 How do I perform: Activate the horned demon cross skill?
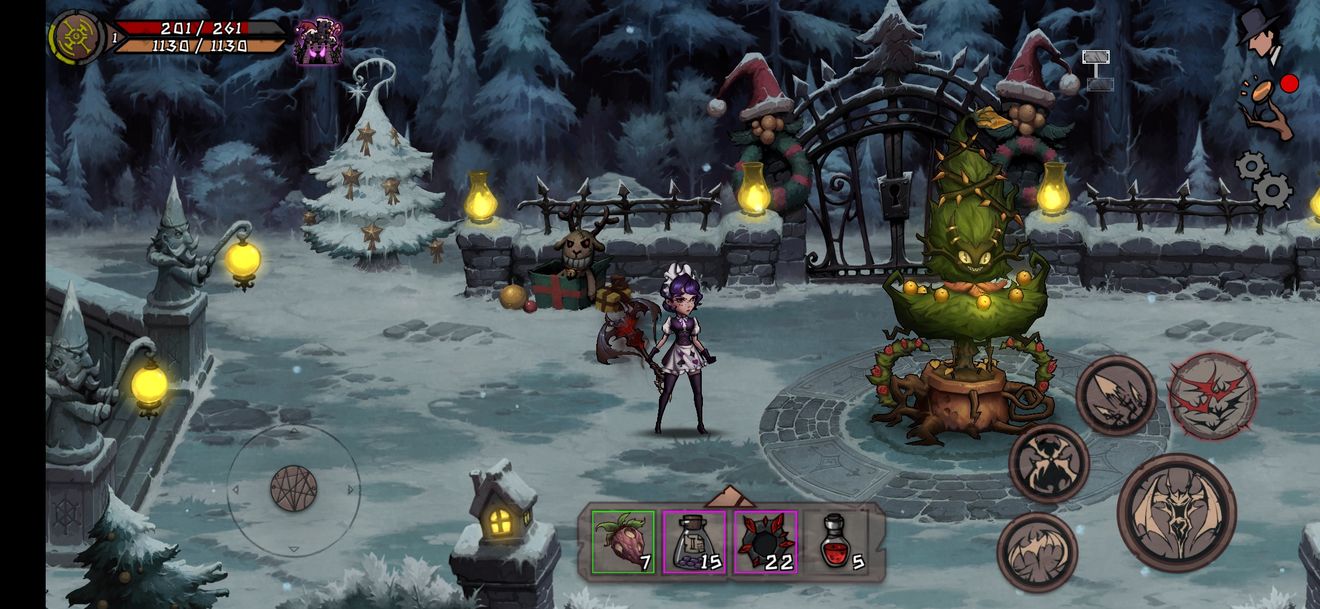click(x=1048, y=462)
